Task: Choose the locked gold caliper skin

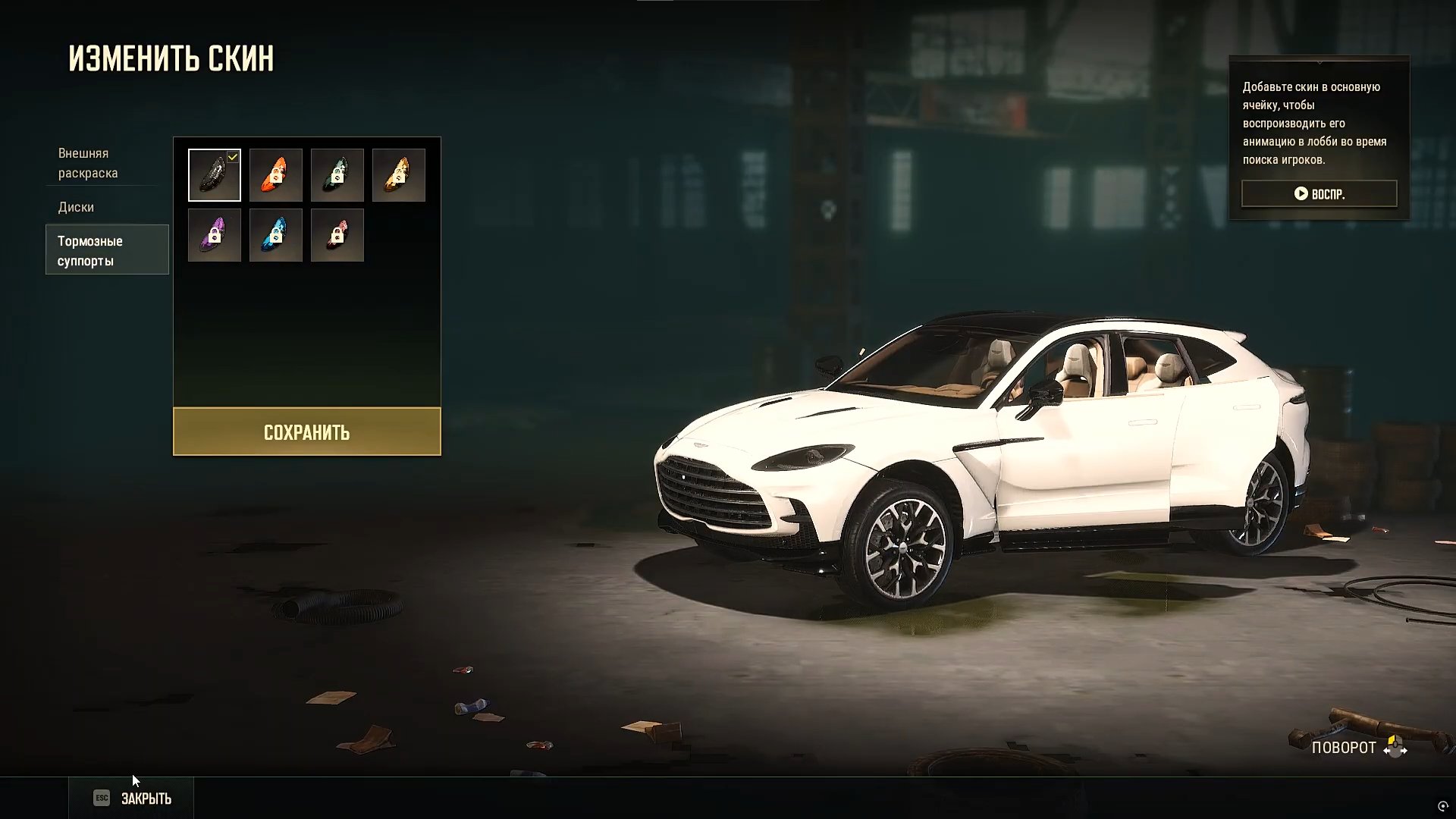Action: 399,175
